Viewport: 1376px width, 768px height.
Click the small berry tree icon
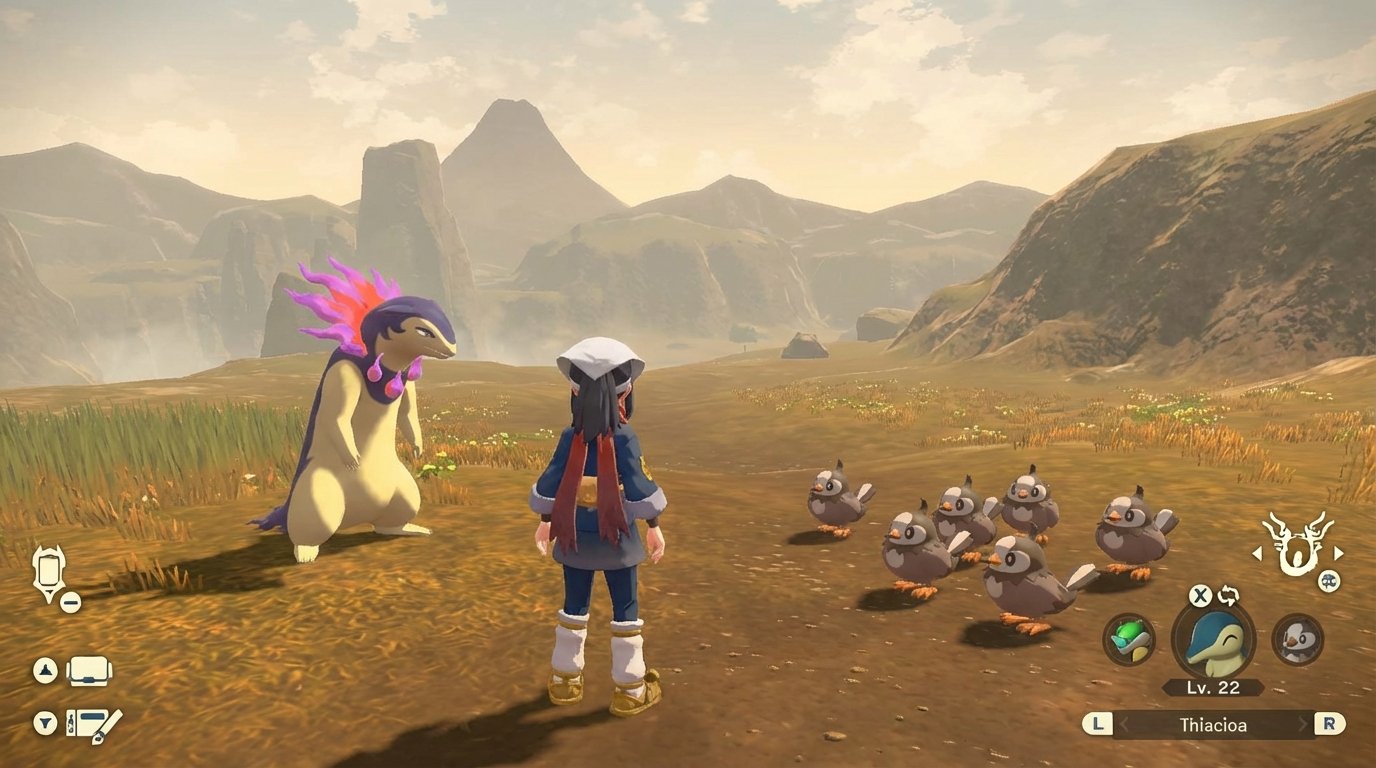click(x=1330, y=580)
